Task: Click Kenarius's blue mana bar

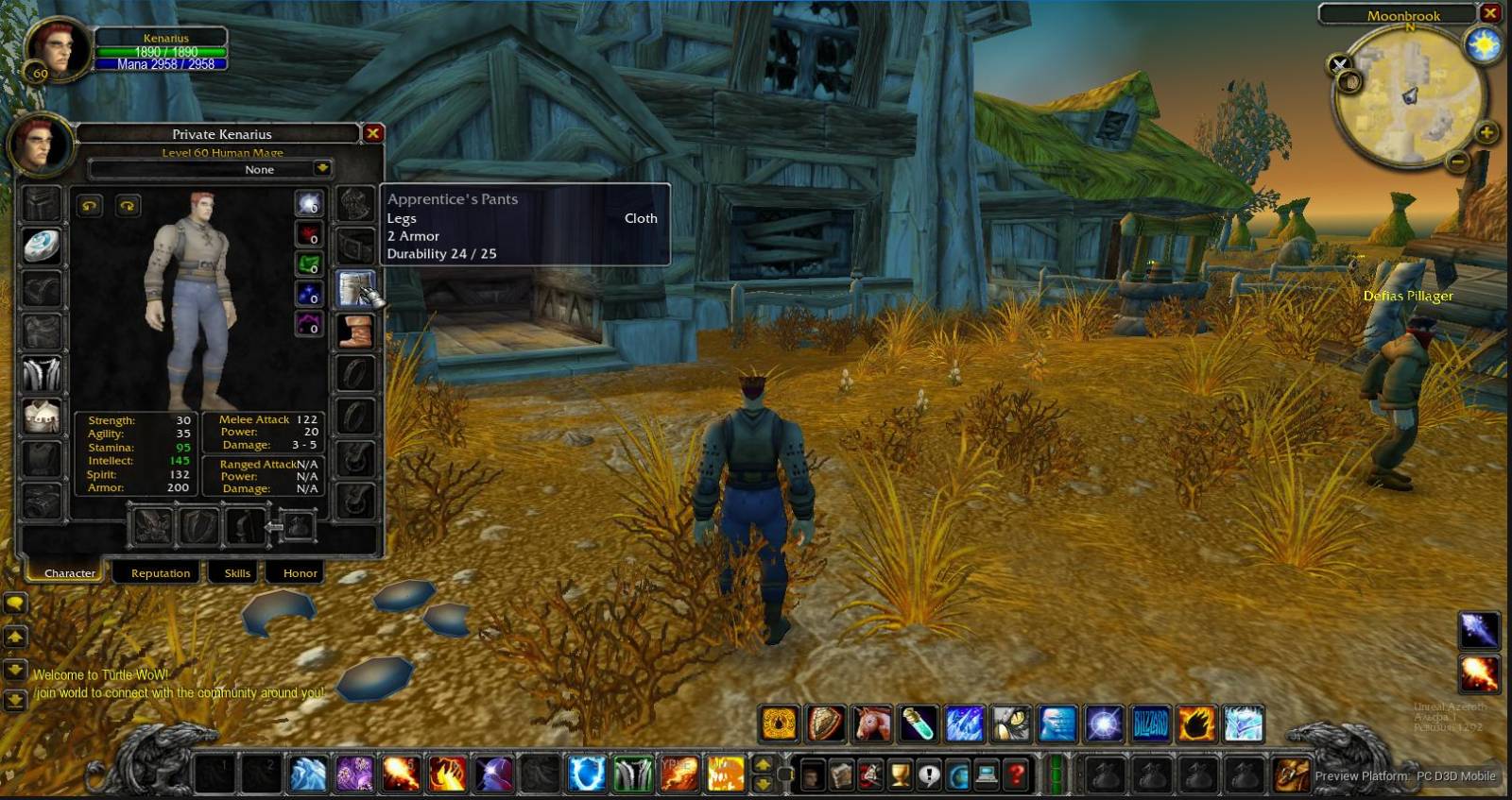Action: tap(161, 64)
